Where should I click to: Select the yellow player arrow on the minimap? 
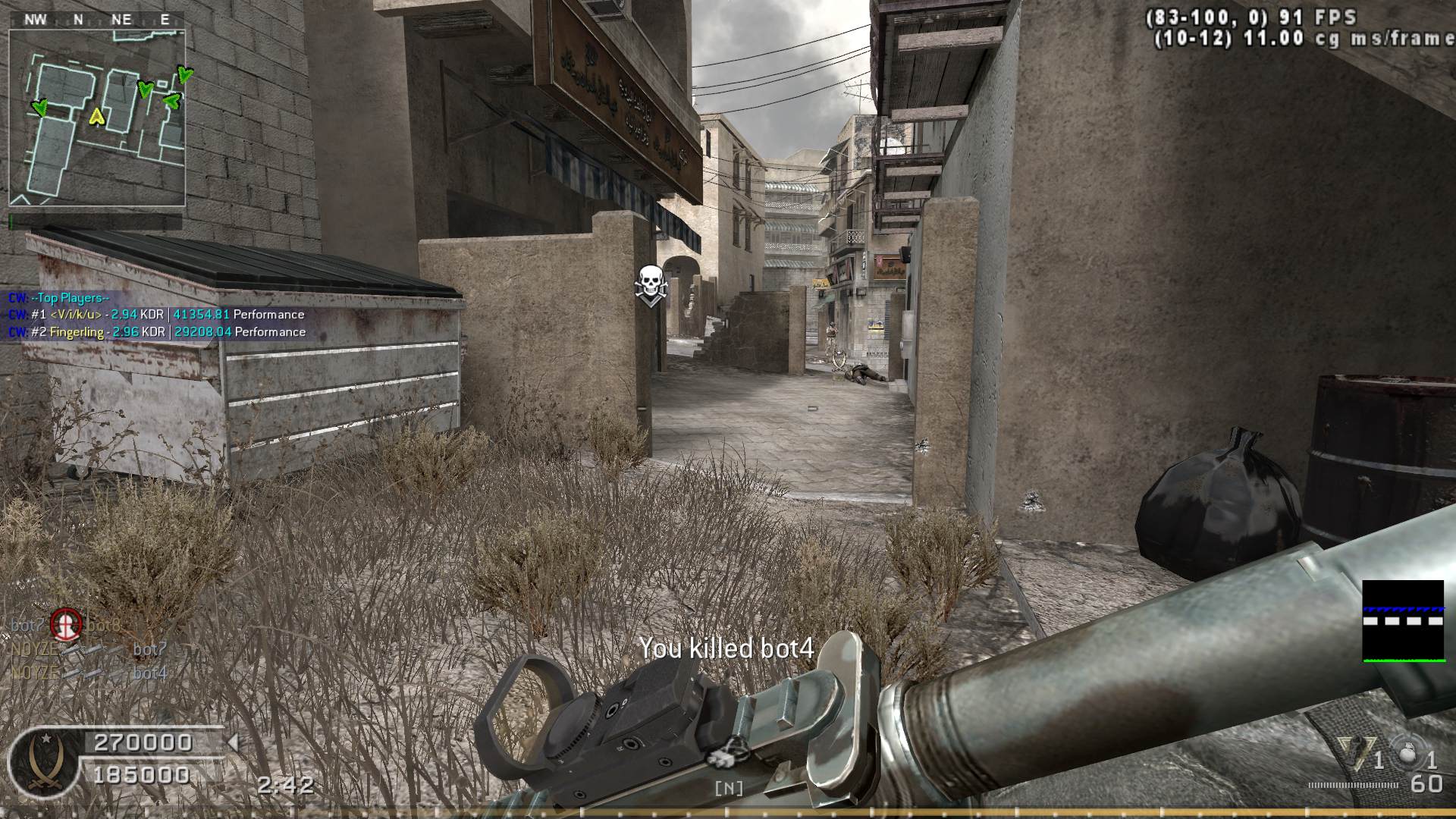pyautogui.click(x=96, y=116)
